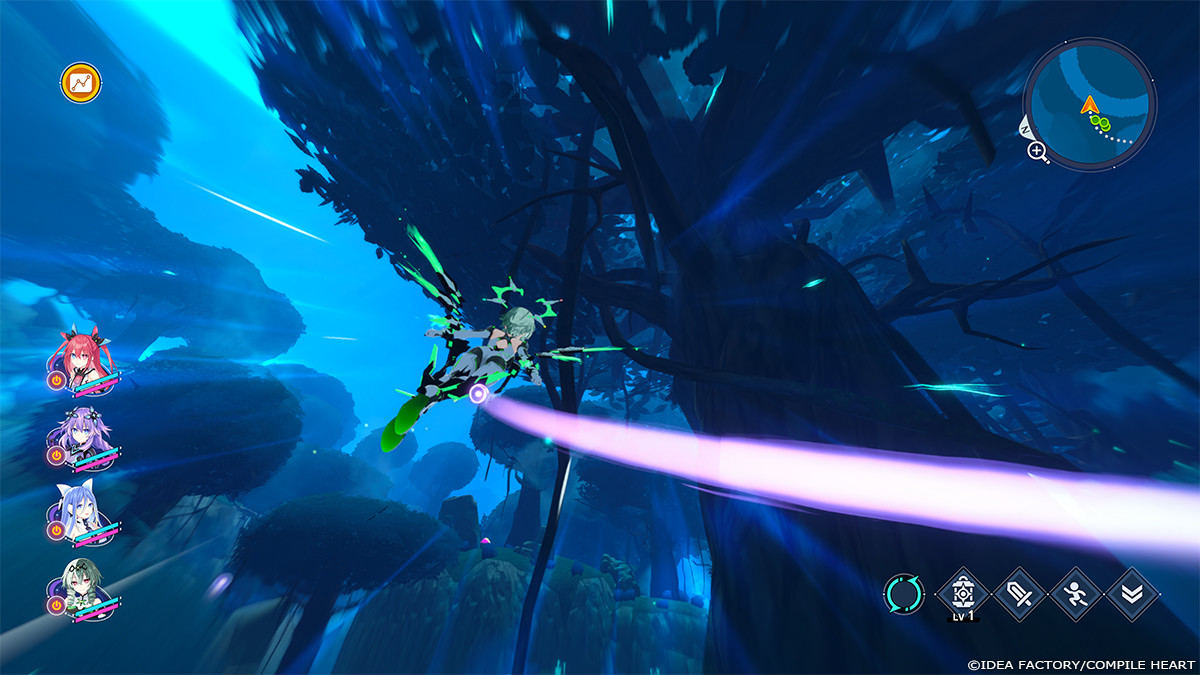The image size is (1200, 675).
Task: Zoom the minimap with the magnifier button
Action: [1037, 152]
